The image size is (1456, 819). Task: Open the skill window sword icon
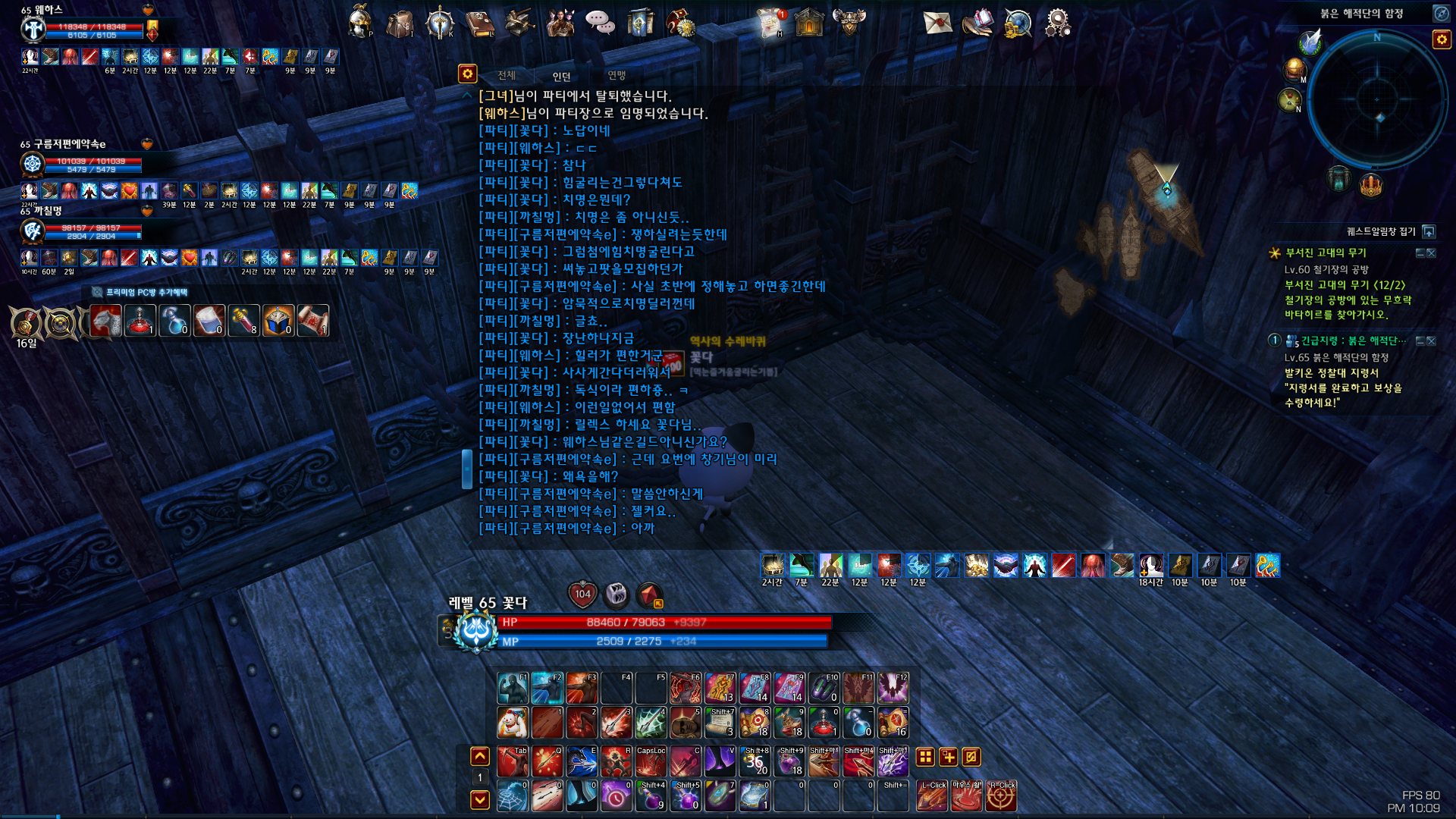click(x=440, y=23)
